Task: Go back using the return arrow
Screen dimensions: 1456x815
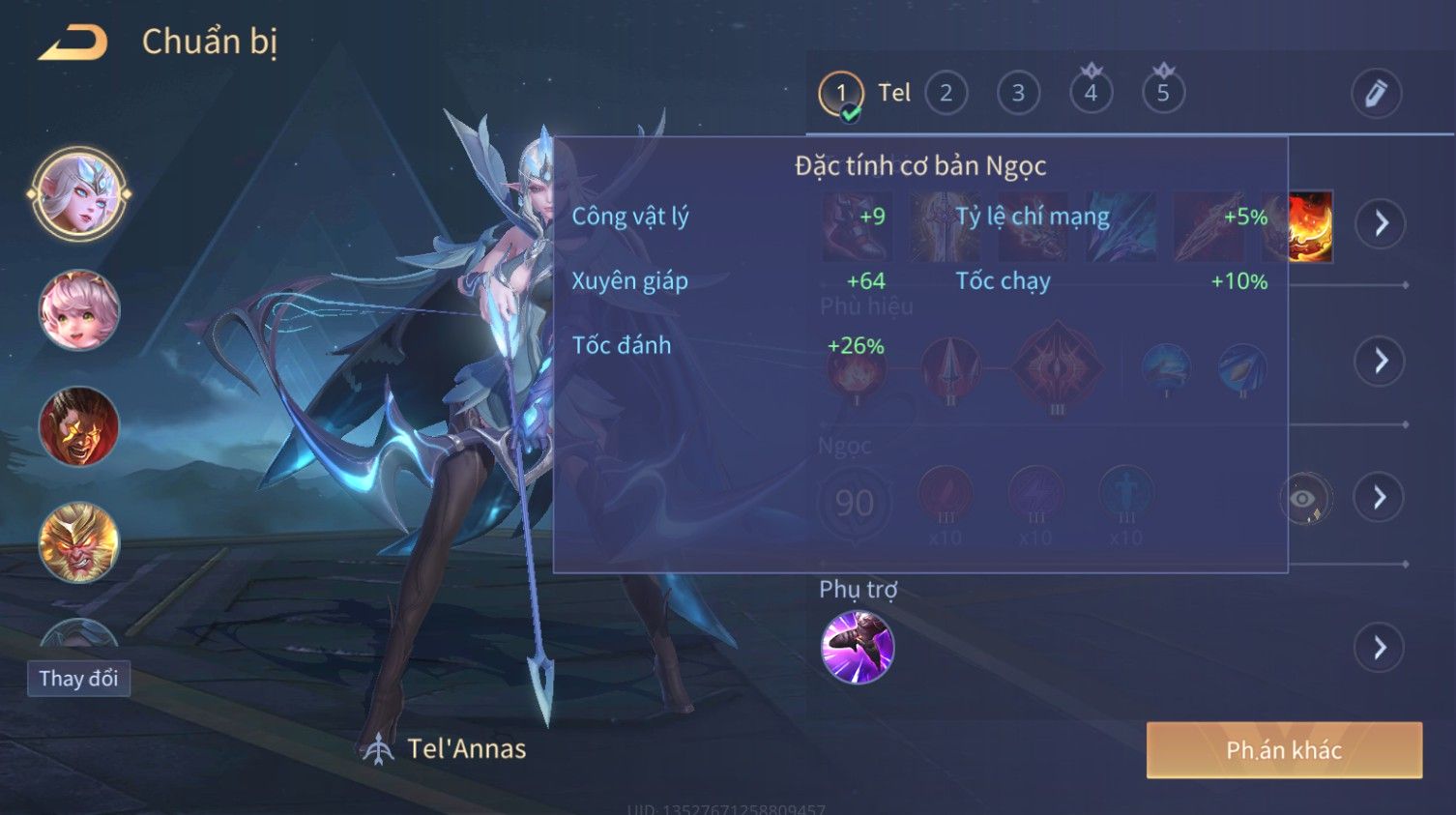Action: (73, 43)
